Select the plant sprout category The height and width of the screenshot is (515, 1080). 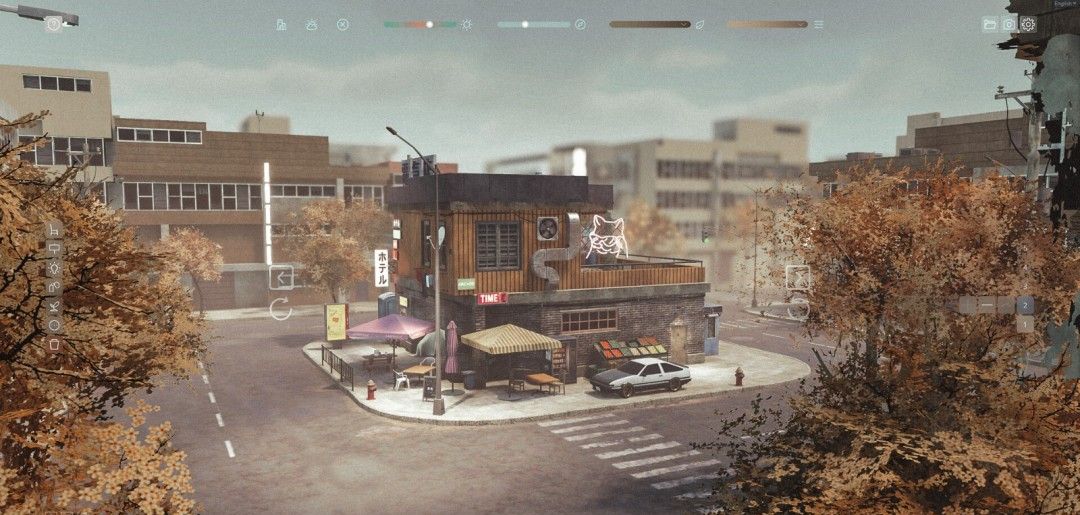click(x=54, y=306)
